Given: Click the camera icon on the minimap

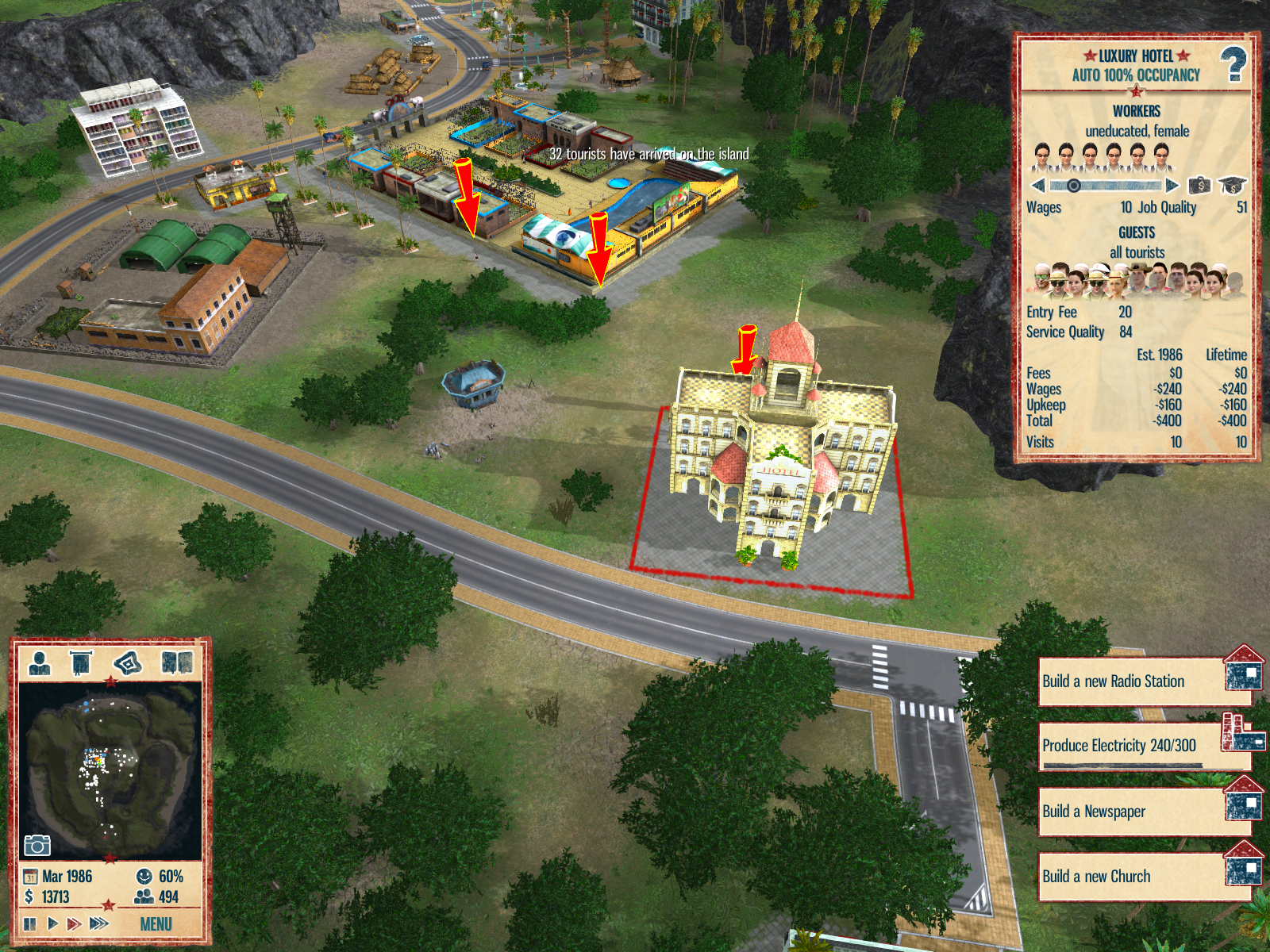Looking at the screenshot, I should click(37, 845).
